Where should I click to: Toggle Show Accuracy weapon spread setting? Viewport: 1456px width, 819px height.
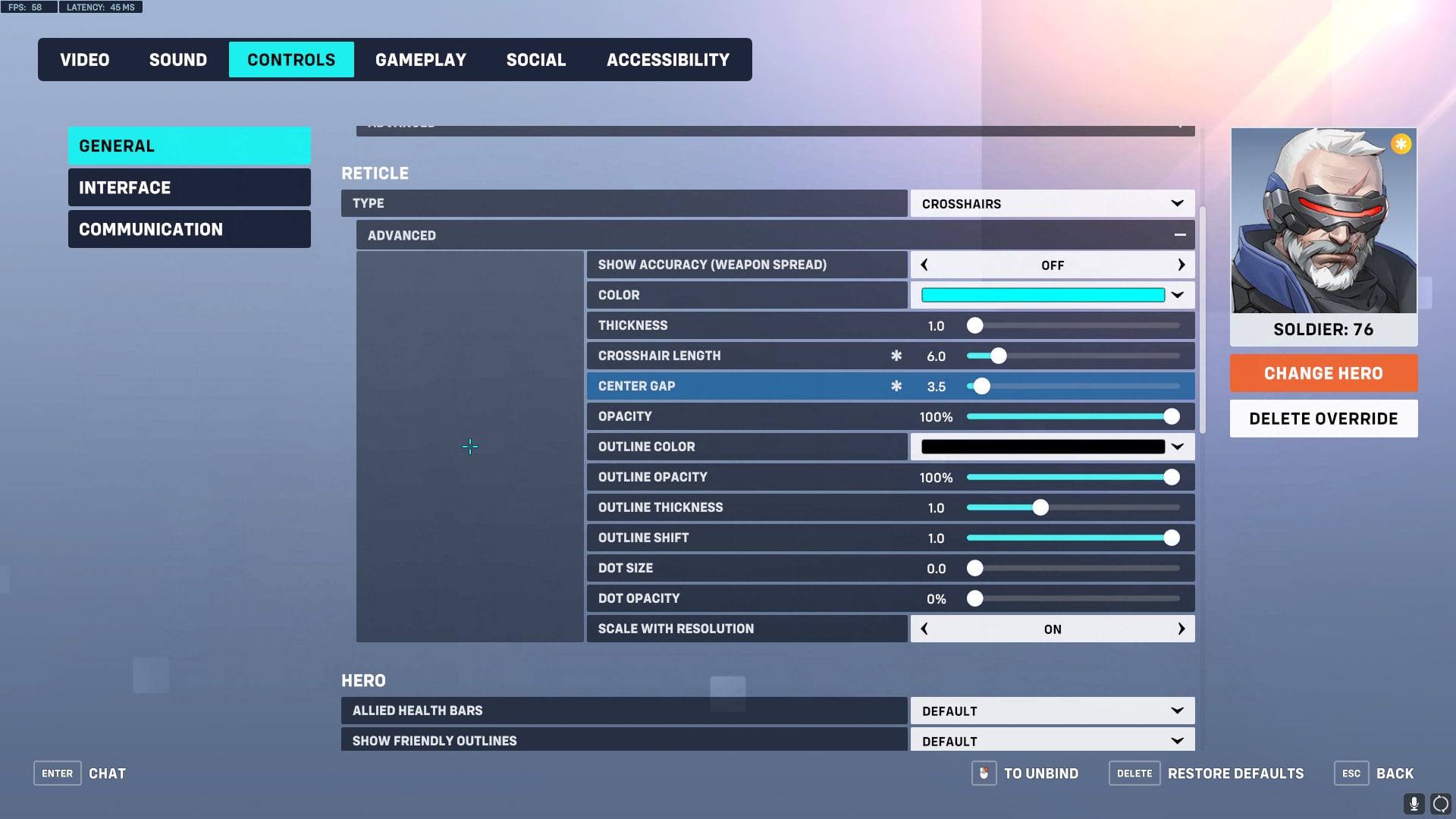pyautogui.click(x=1052, y=265)
